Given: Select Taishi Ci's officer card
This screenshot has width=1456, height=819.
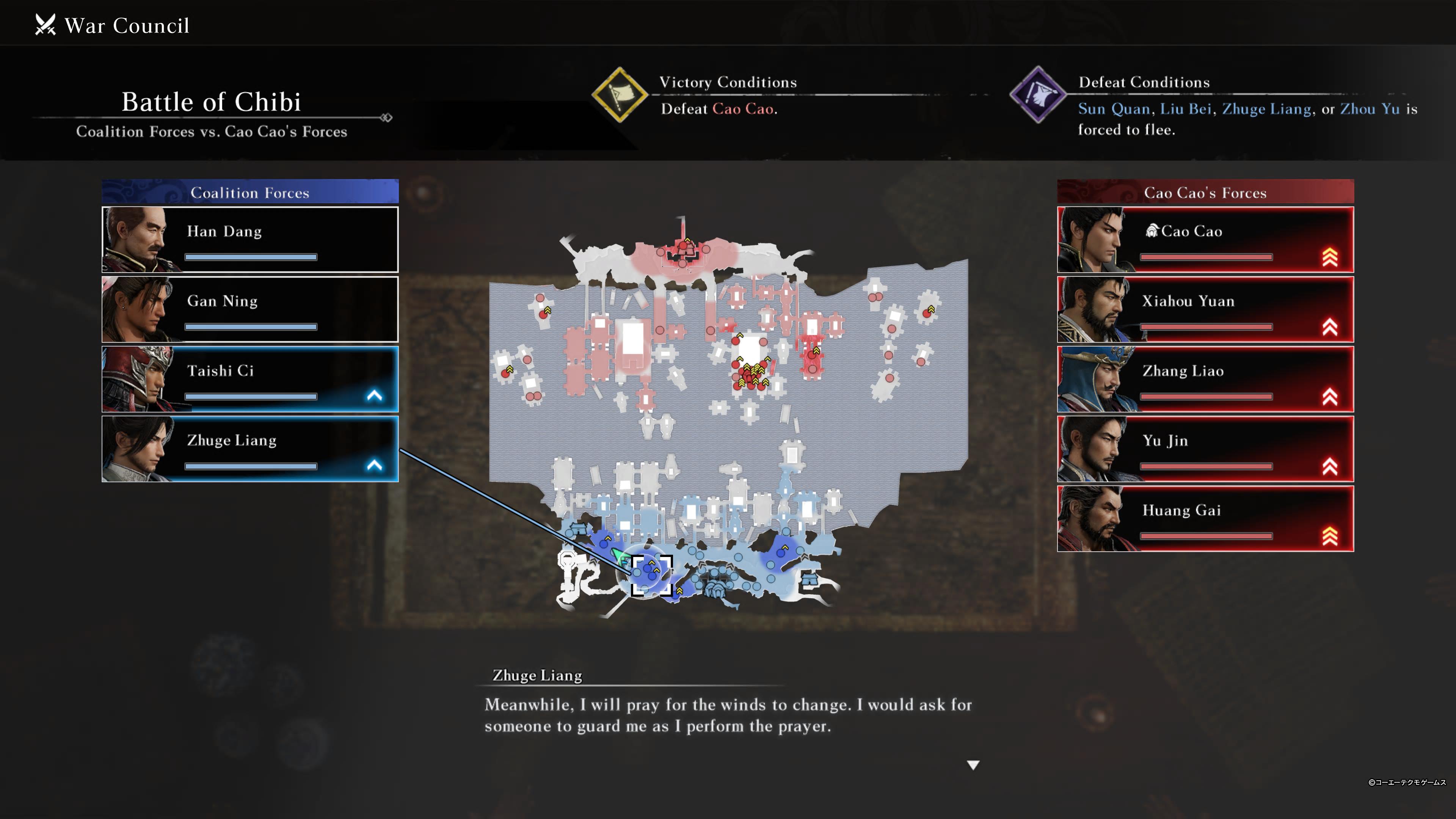Looking at the screenshot, I should pyautogui.click(x=250, y=379).
